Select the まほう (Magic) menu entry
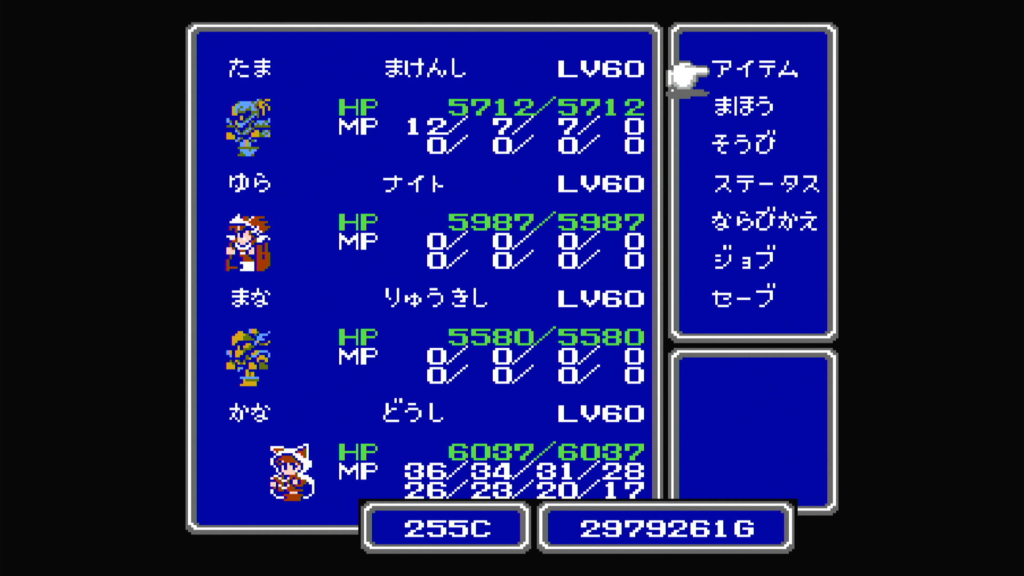The image size is (1024, 576). [x=743, y=107]
